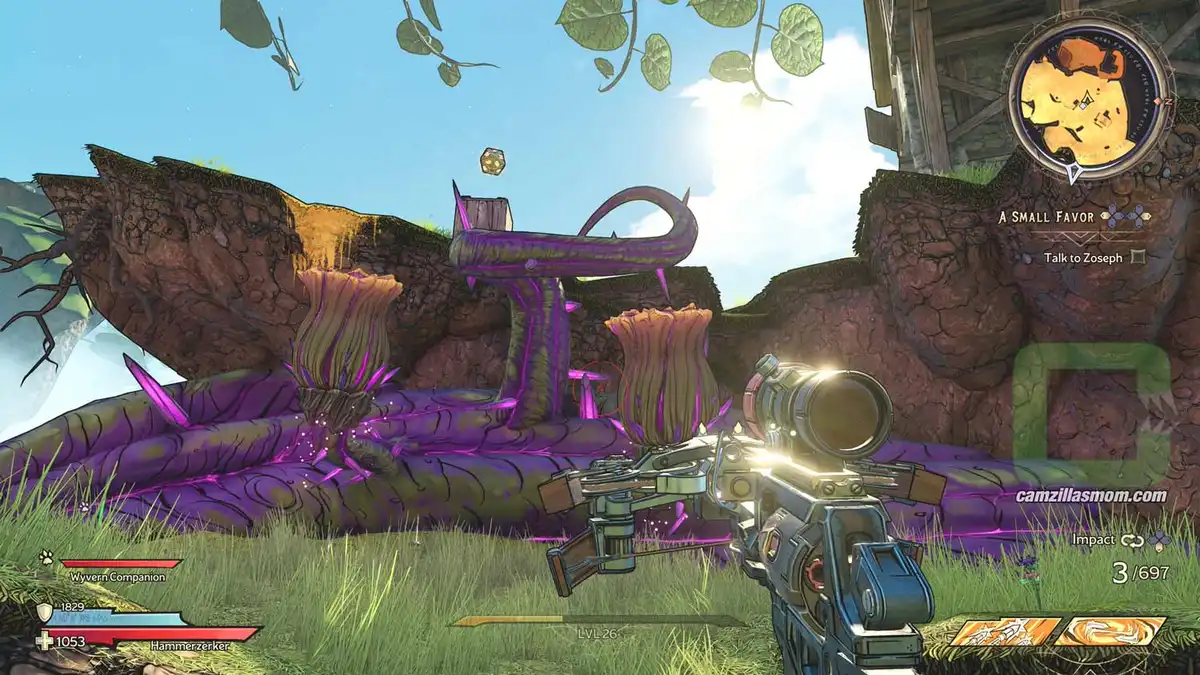The image size is (1200, 675).
Task: Activate the orange swirl action skill
Action: [1110, 631]
